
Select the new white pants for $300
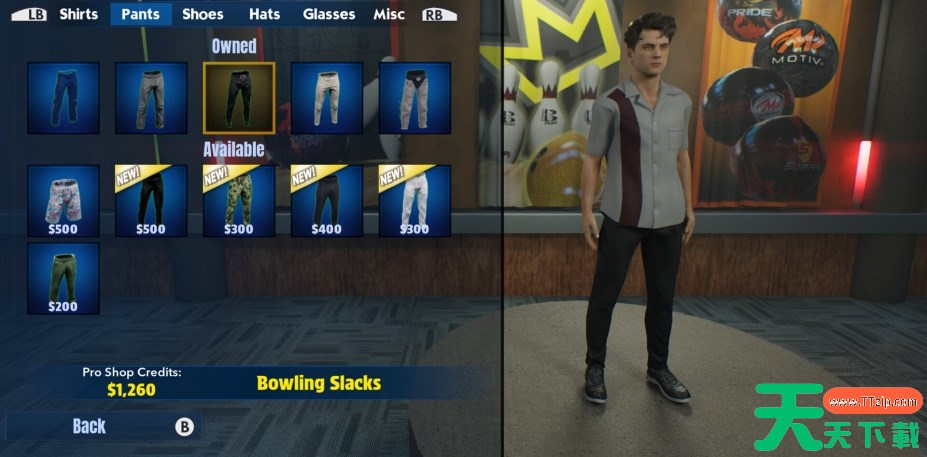(415, 200)
